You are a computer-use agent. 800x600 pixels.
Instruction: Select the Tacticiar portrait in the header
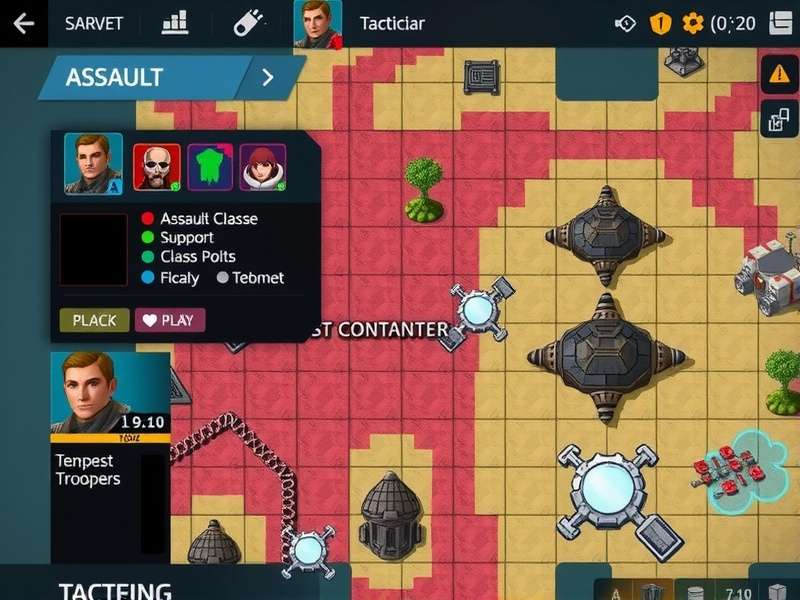click(318, 23)
